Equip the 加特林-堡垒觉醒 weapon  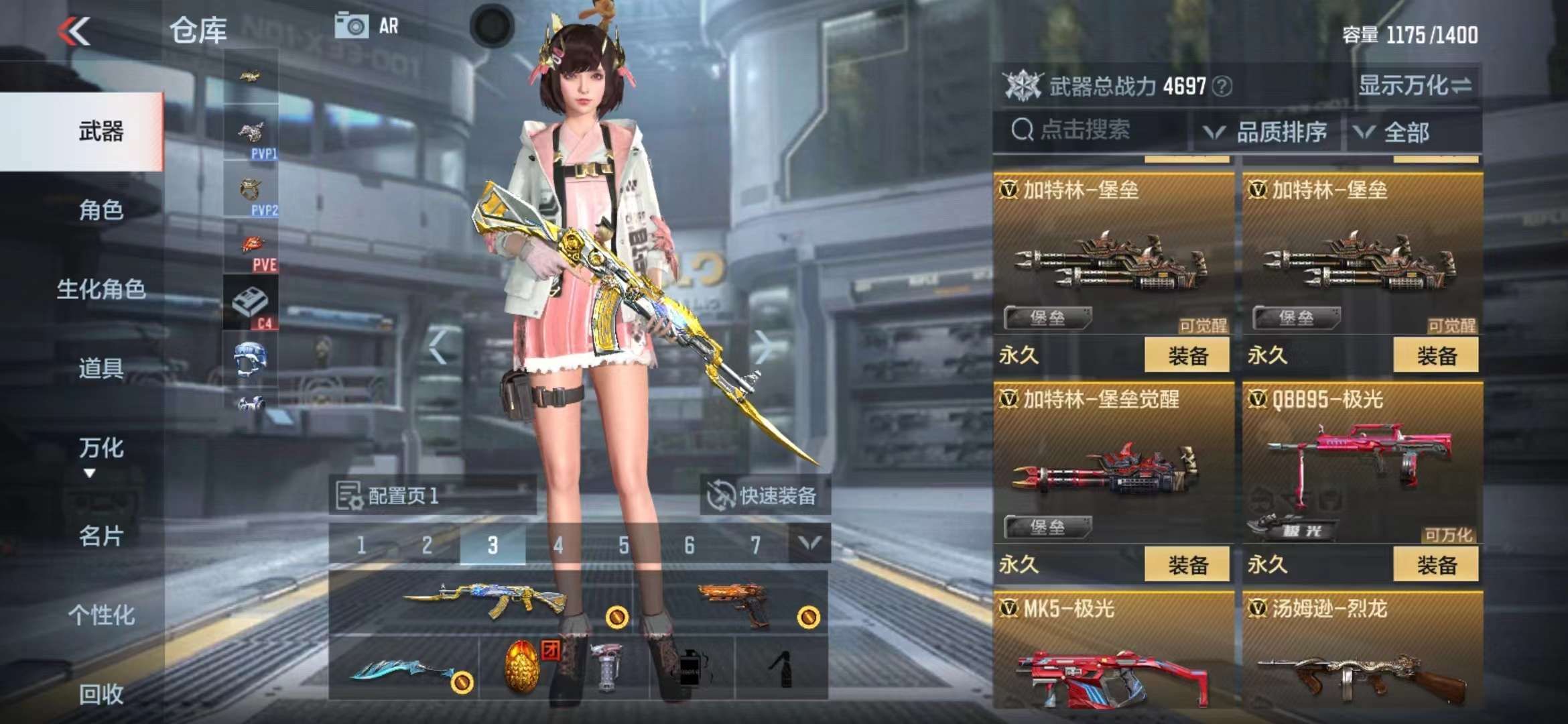[x=1187, y=564]
